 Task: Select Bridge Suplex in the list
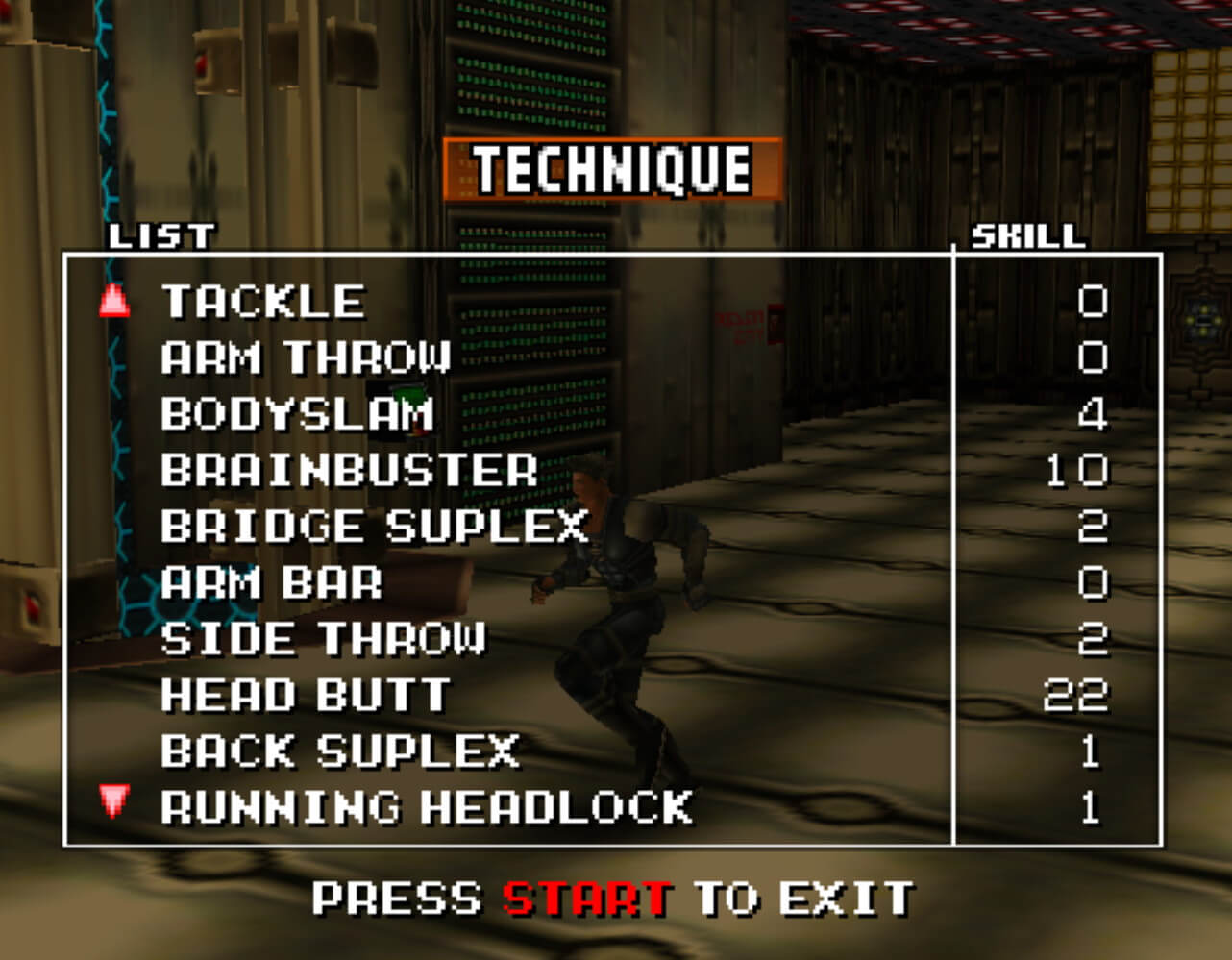click(x=373, y=527)
